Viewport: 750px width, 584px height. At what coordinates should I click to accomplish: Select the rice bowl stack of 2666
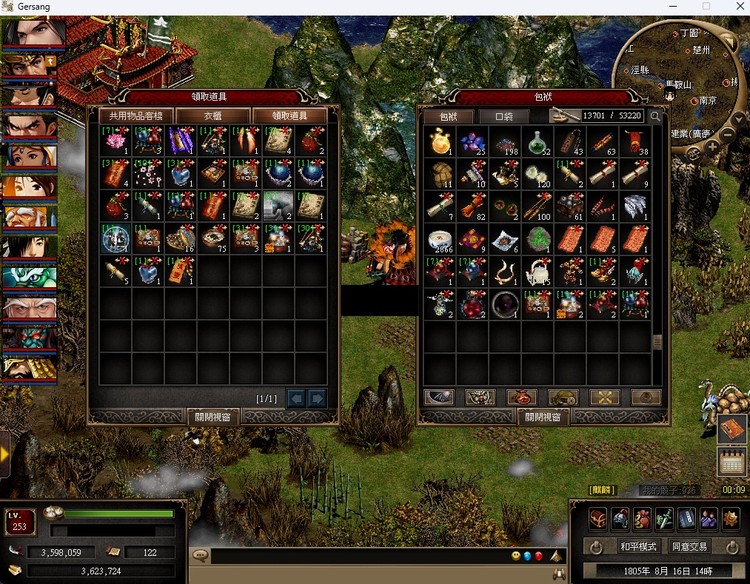coord(441,239)
